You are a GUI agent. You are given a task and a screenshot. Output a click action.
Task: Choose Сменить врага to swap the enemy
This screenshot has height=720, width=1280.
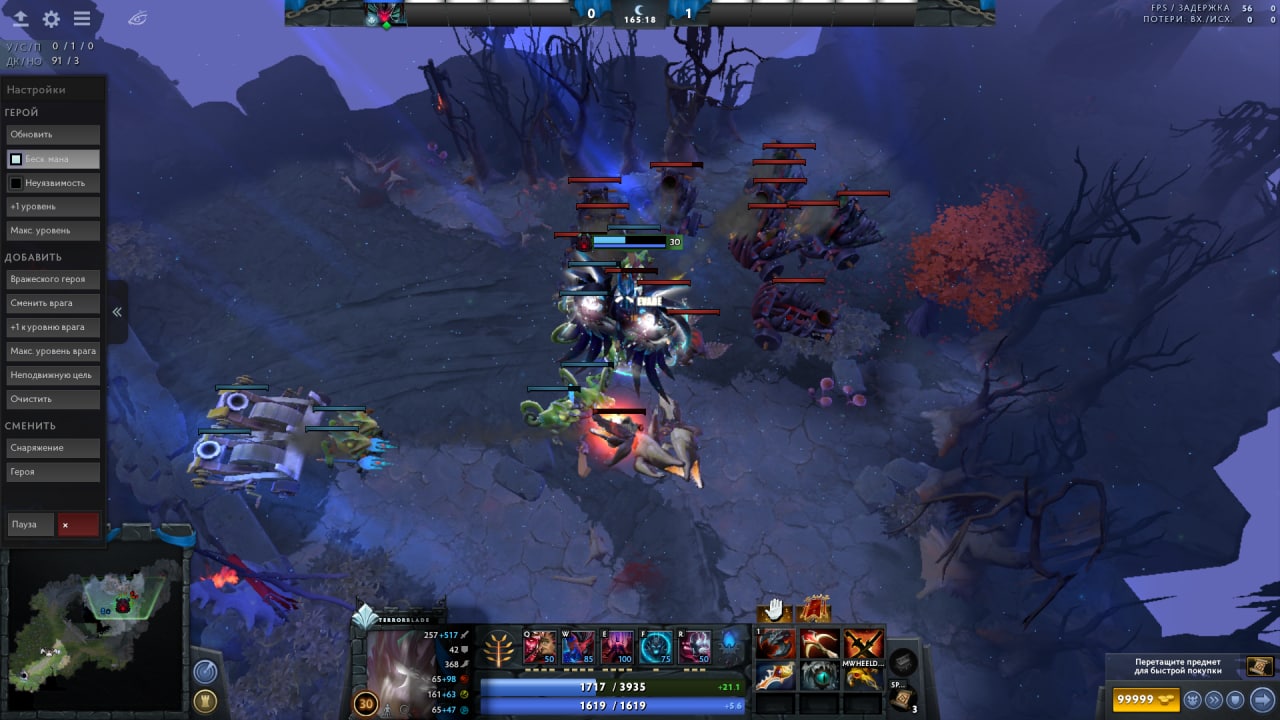(53, 303)
